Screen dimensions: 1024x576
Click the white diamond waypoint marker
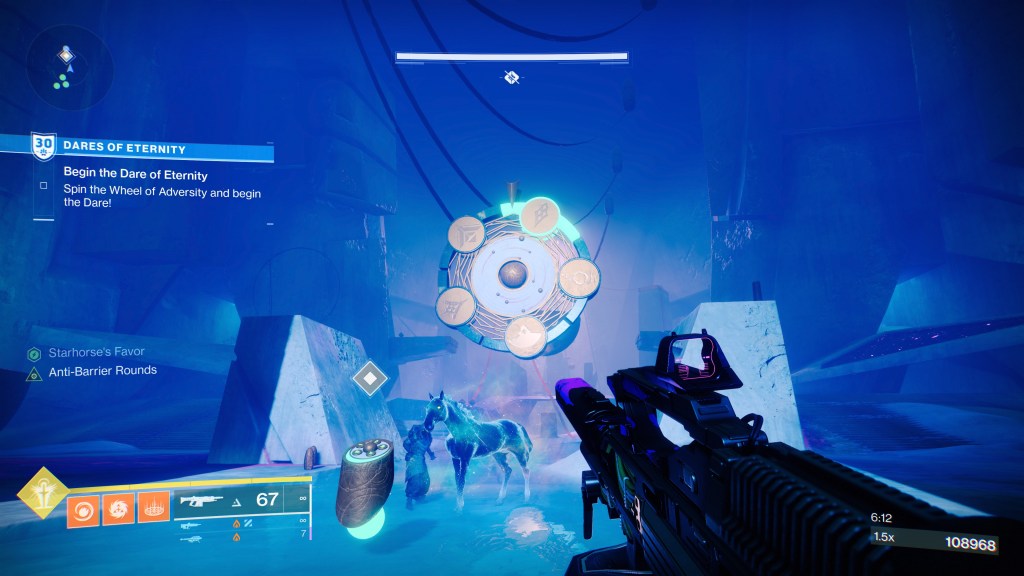(371, 378)
